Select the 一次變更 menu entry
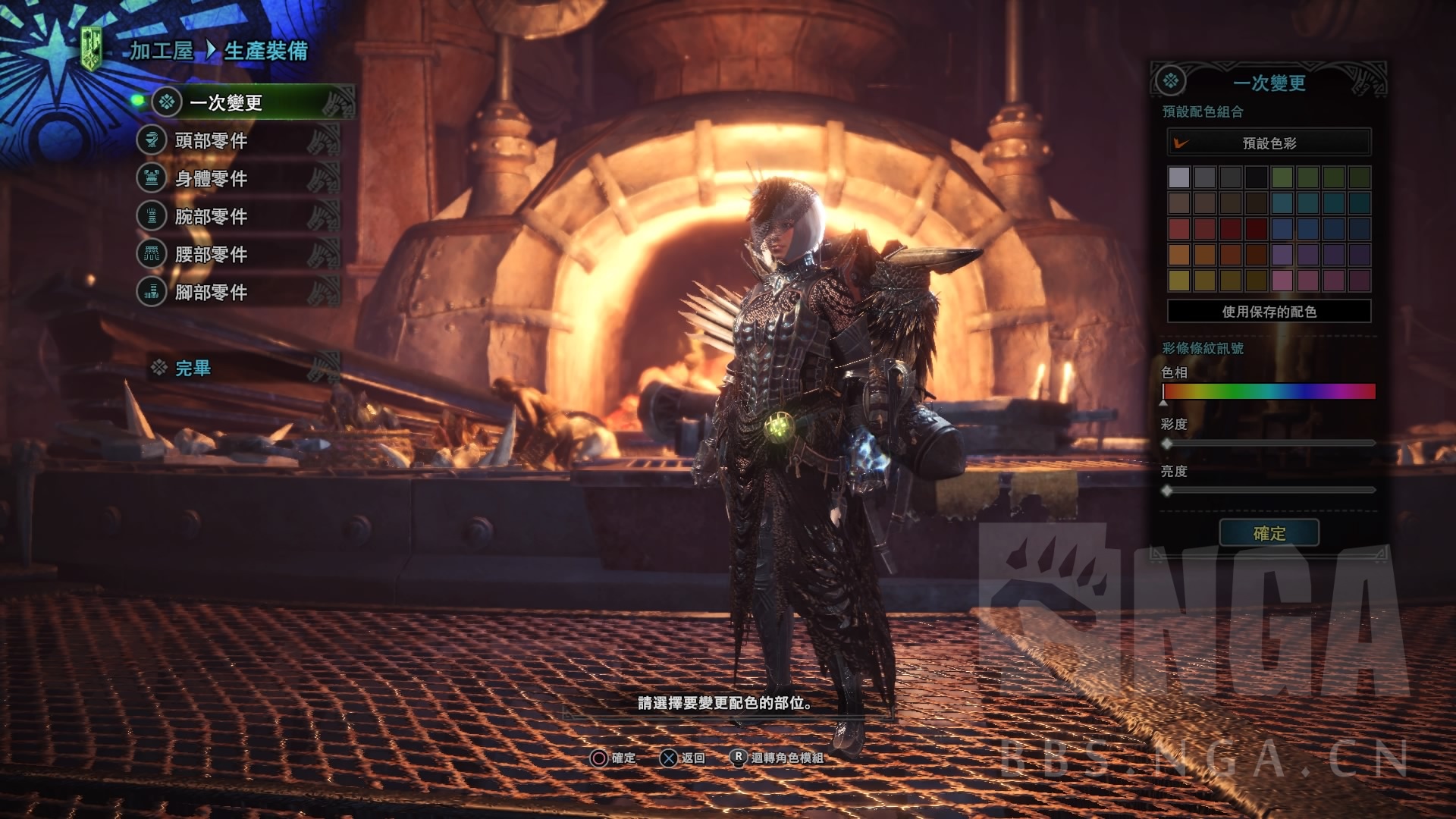This screenshot has height=819, width=1456. (226, 102)
